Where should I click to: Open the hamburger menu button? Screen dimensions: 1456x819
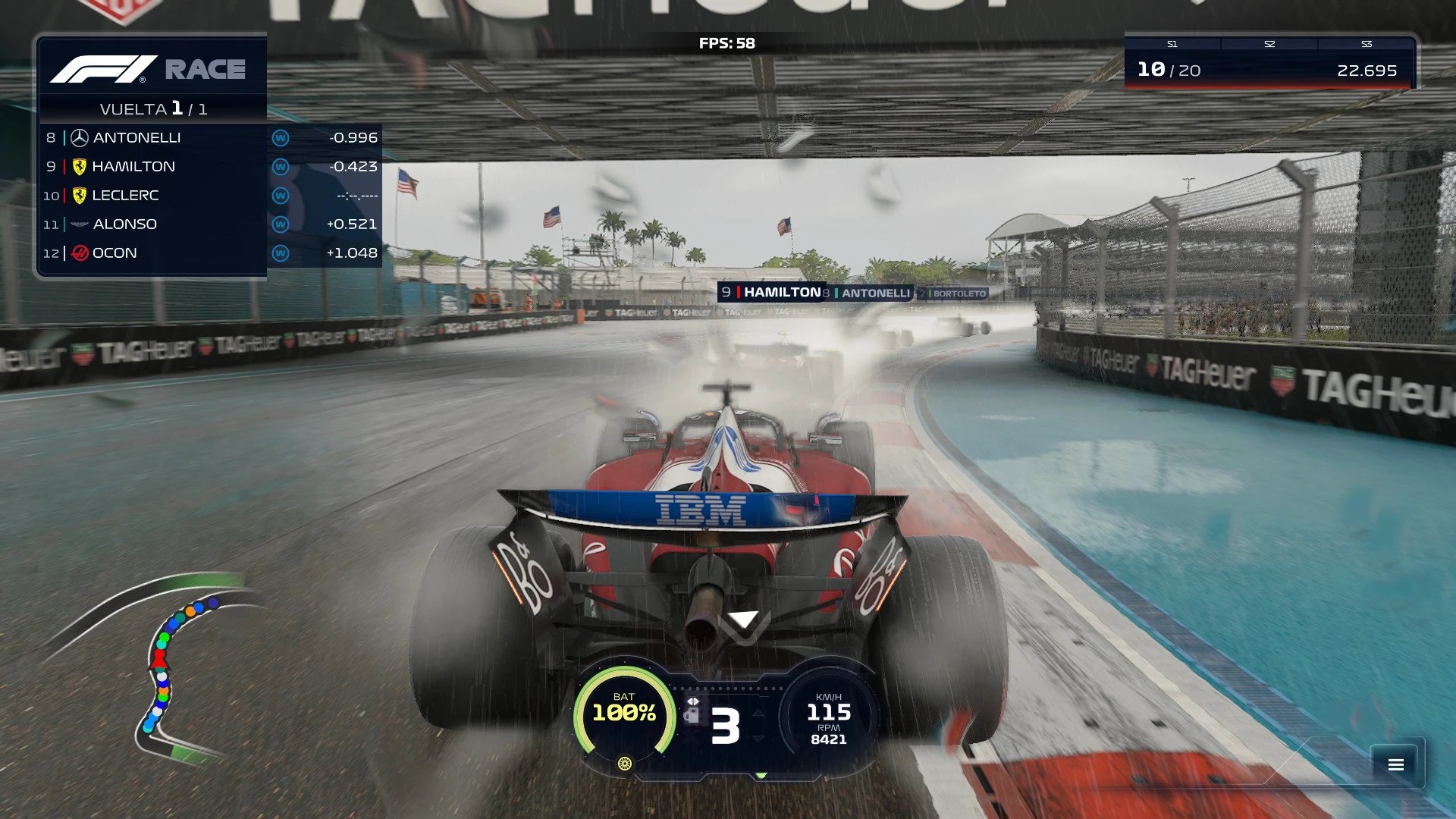coord(1395,764)
